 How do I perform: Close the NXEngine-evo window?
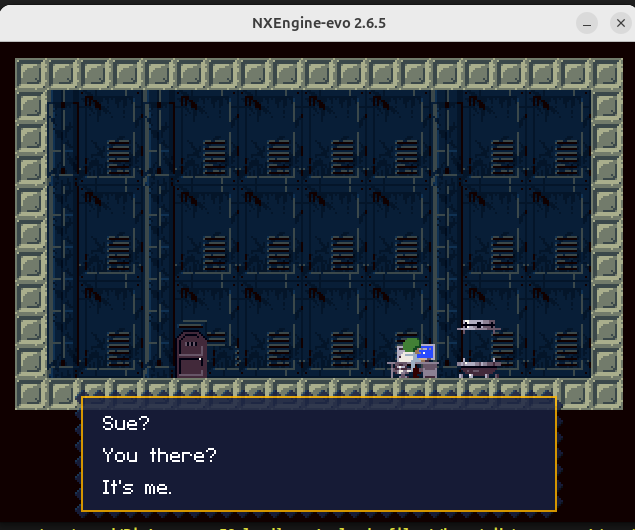(x=620, y=21)
